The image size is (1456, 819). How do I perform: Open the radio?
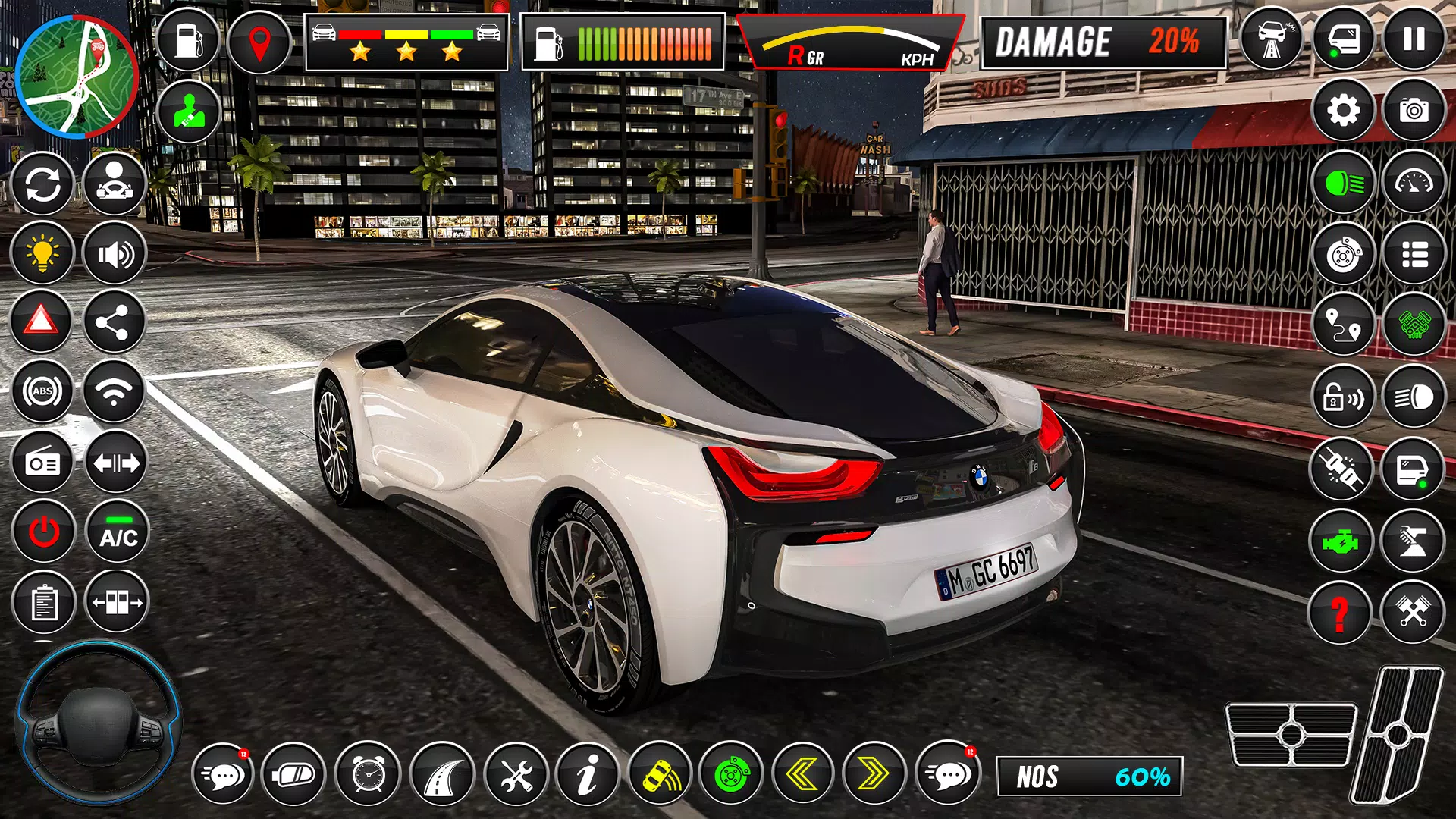[x=42, y=463]
